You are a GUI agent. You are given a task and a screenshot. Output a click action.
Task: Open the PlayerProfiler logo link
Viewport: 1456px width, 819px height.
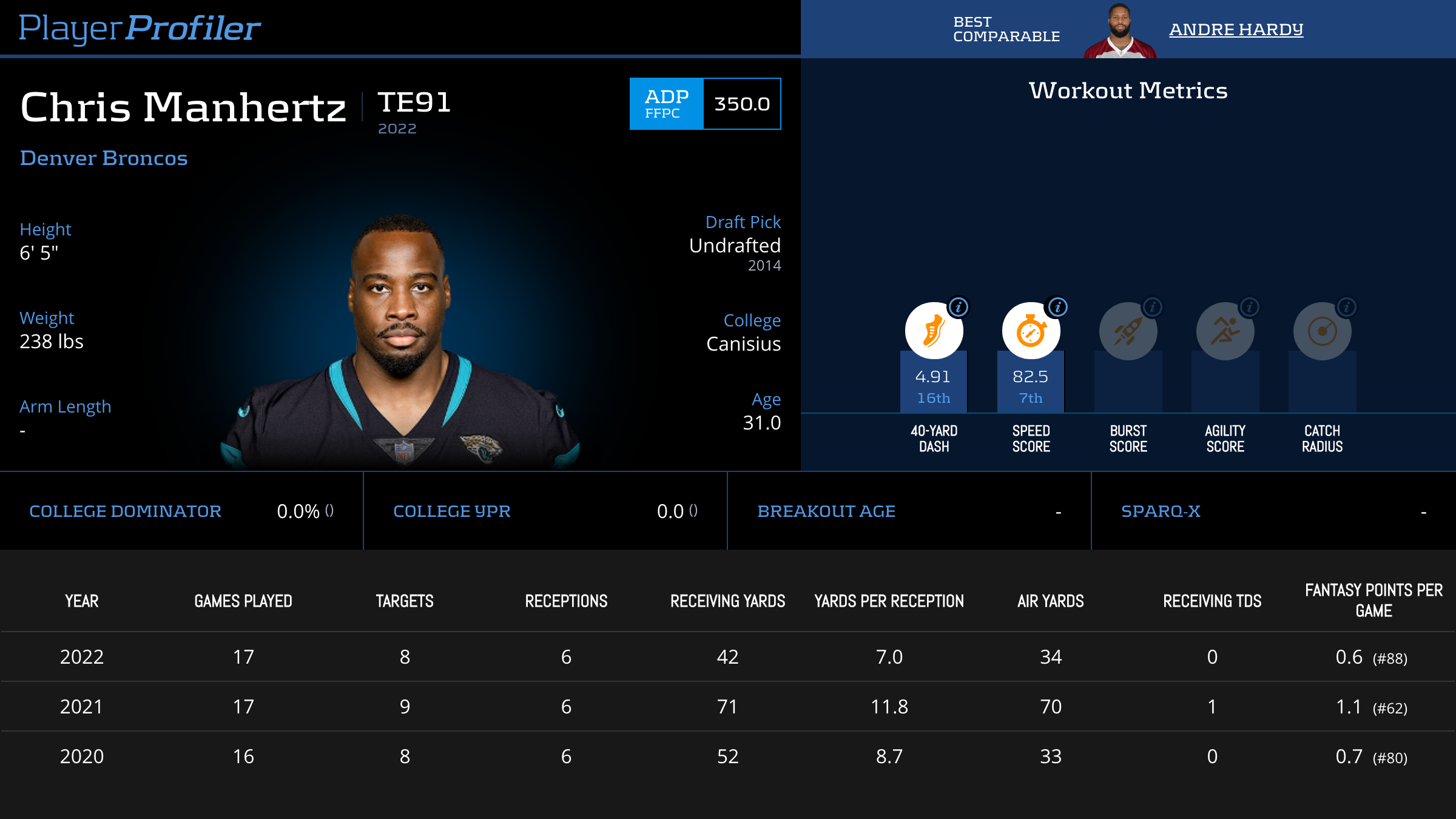140,29
